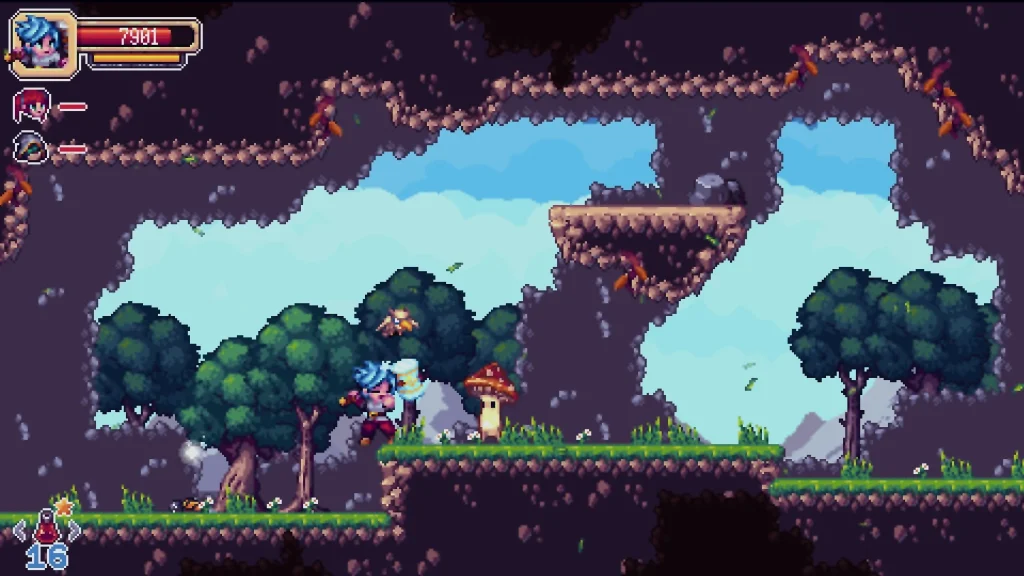Cycle to the next item with right arrow
Viewport: 1024px width, 576px height.
click(73, 530)
